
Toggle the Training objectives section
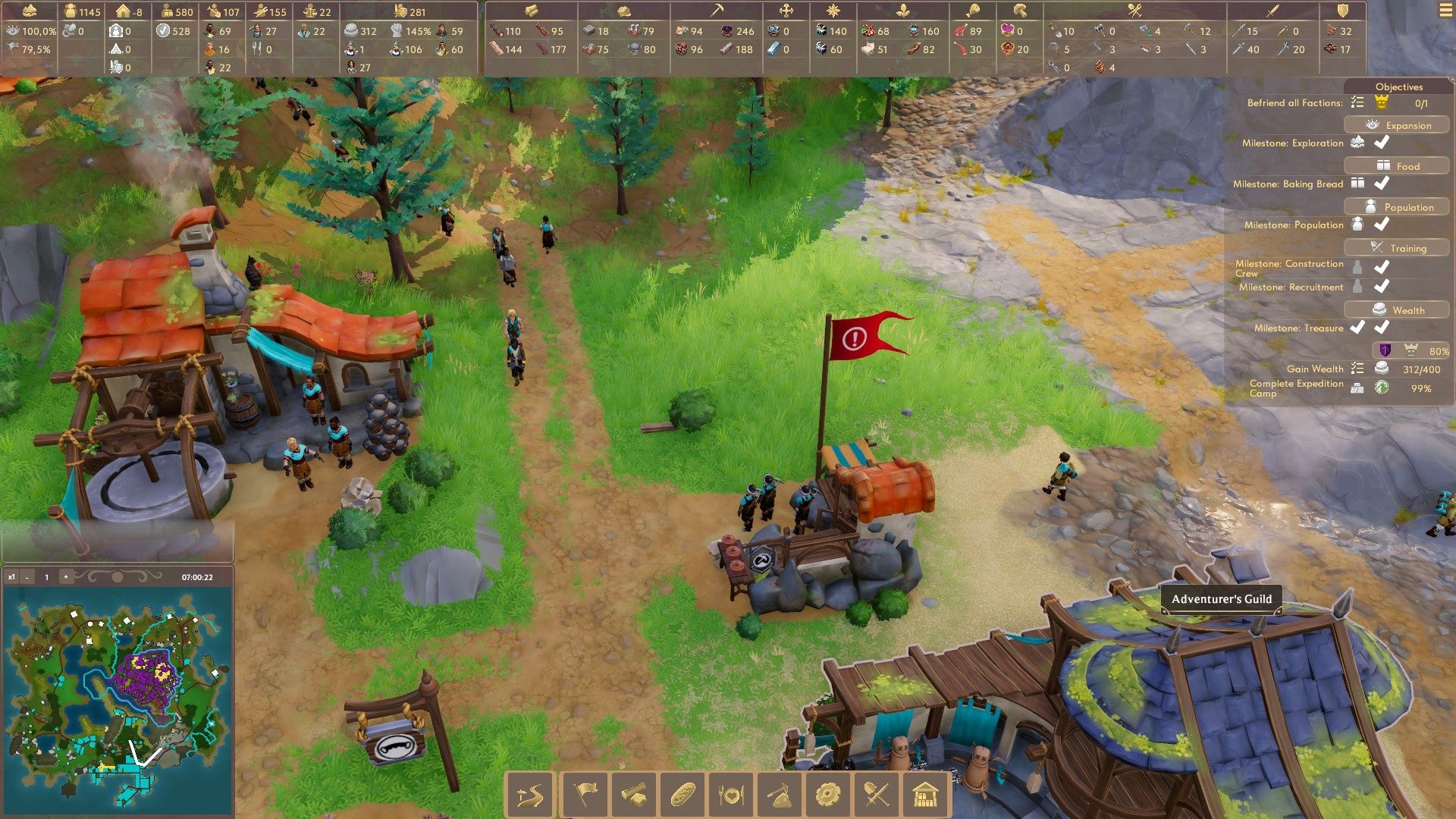pyautogui.click(x=1397, y=248)
